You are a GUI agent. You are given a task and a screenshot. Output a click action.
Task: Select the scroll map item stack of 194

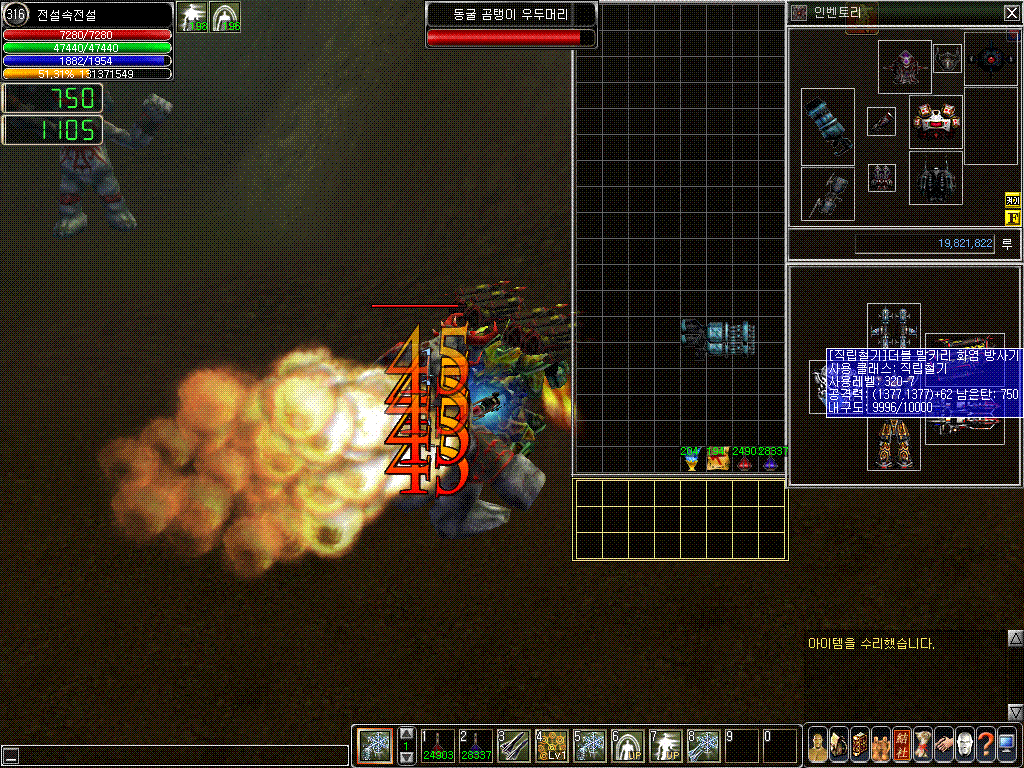[717, 459]
